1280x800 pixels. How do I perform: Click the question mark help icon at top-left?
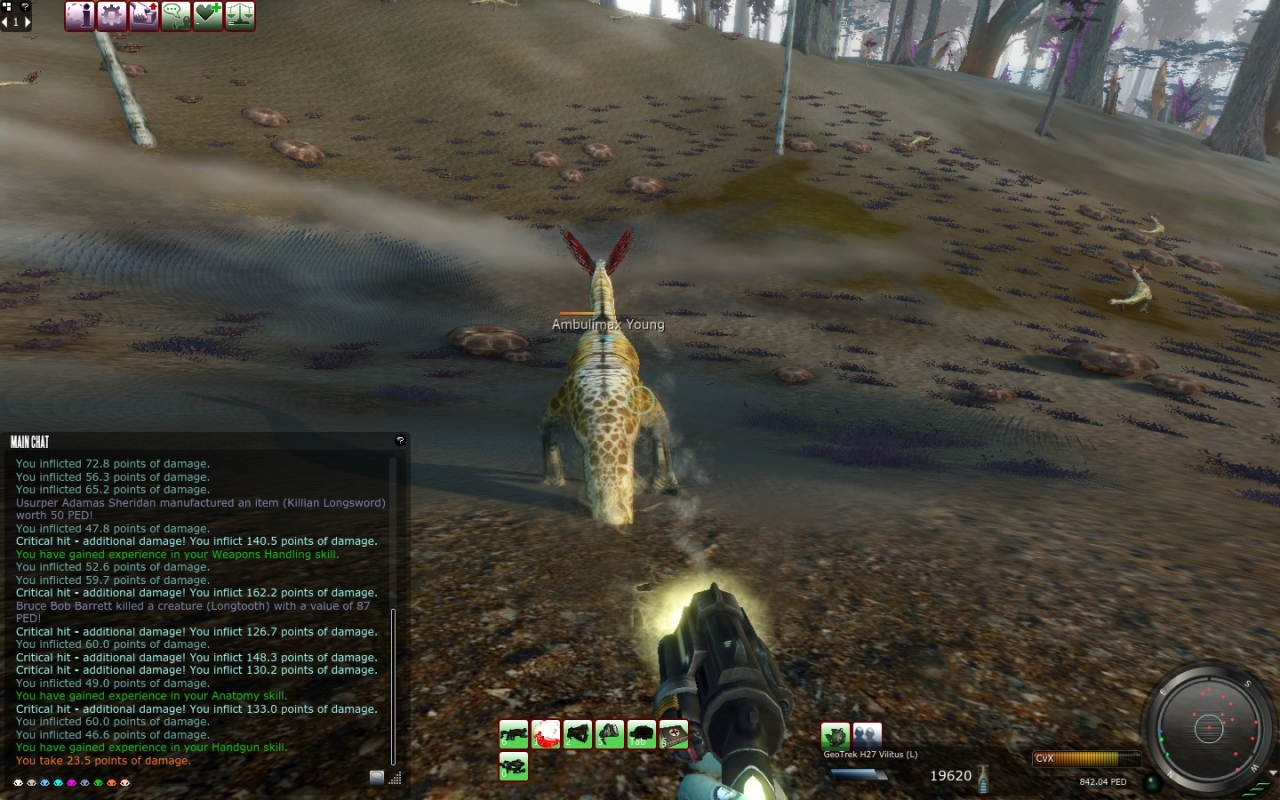[x=25, y=6]
